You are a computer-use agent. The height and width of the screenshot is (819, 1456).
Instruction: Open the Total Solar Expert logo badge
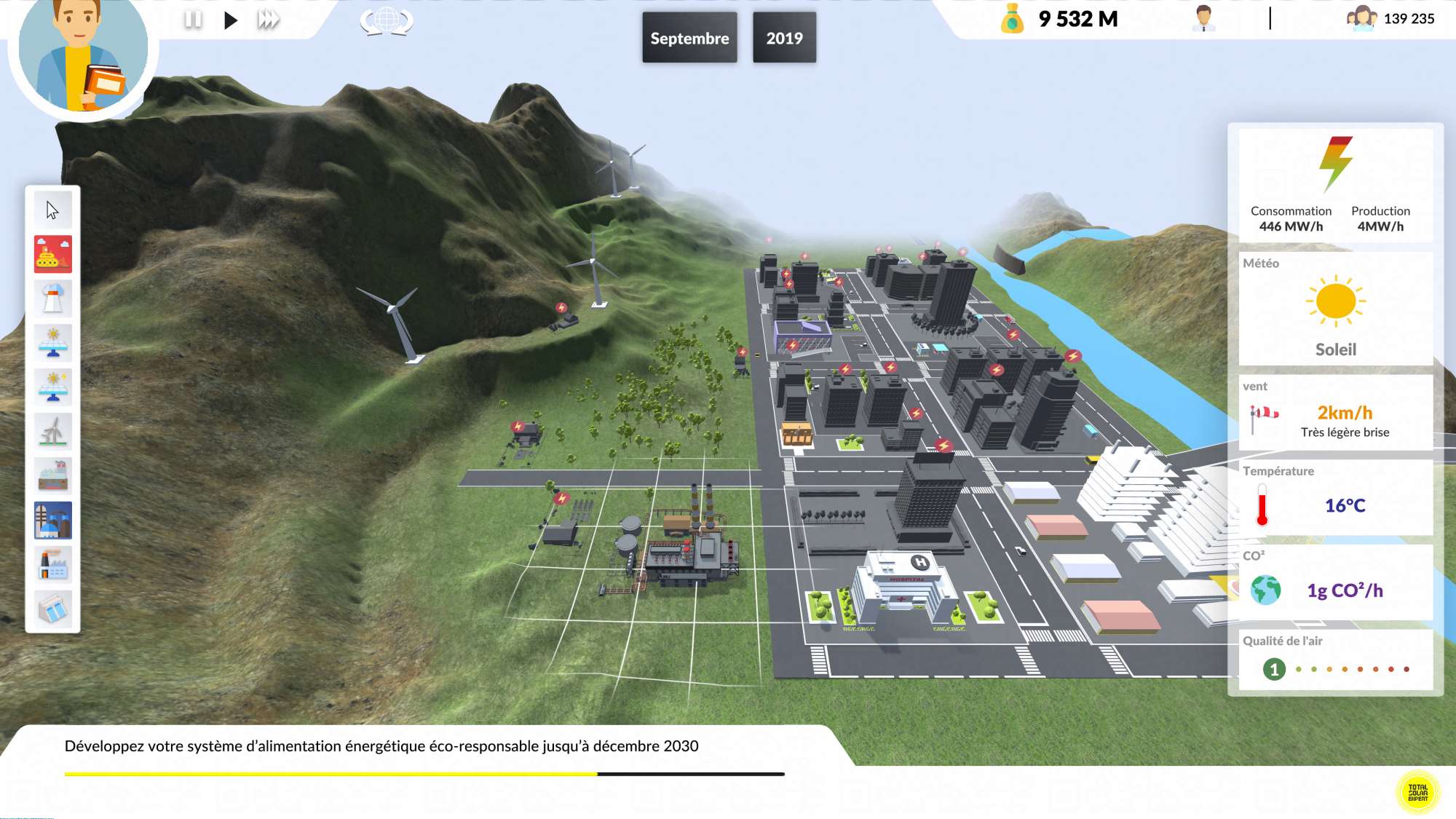click(1417, 792)
